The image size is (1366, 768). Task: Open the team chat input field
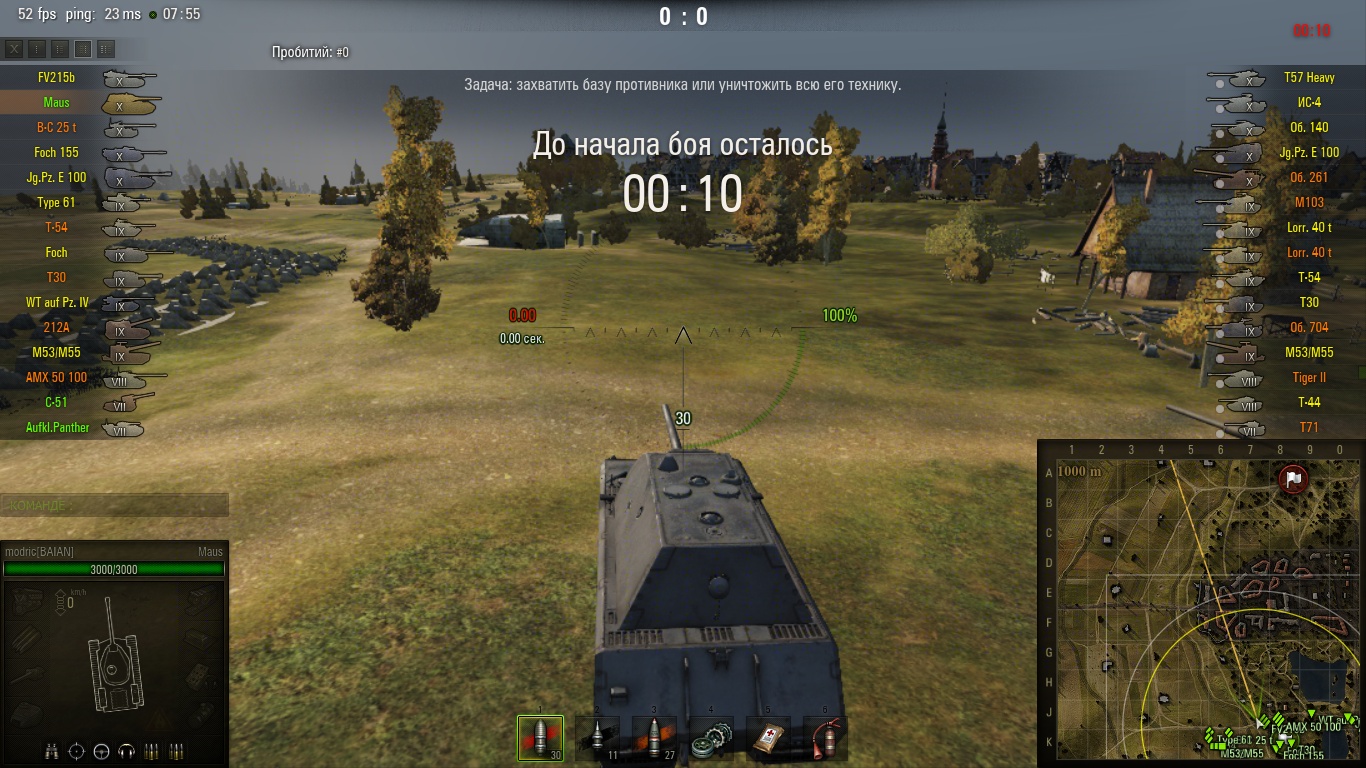pos(114,505)
